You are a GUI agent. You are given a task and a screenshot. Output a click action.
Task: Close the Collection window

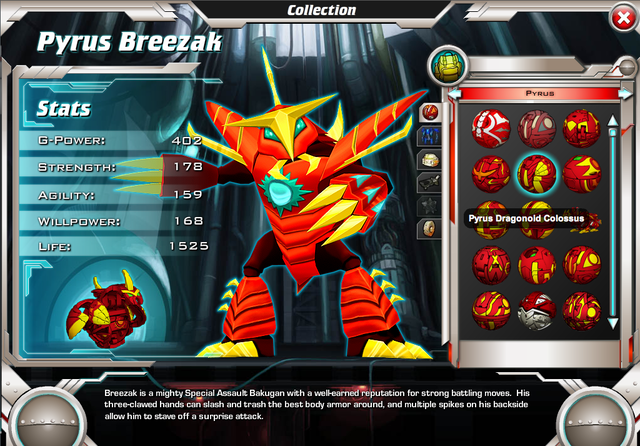pyautogui.click(x=620, y=18)
